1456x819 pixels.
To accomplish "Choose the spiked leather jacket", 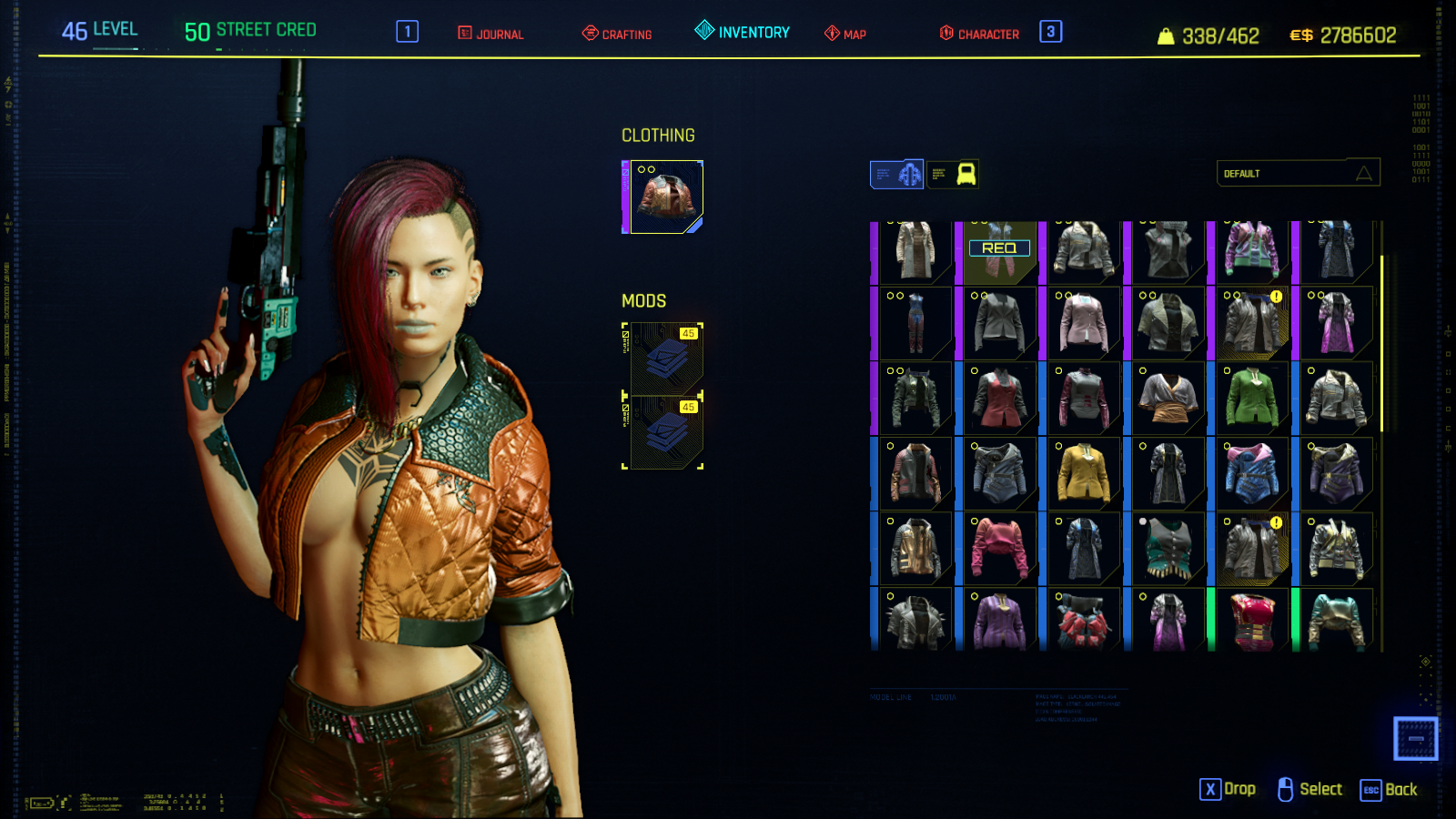I will pos(915,621).
